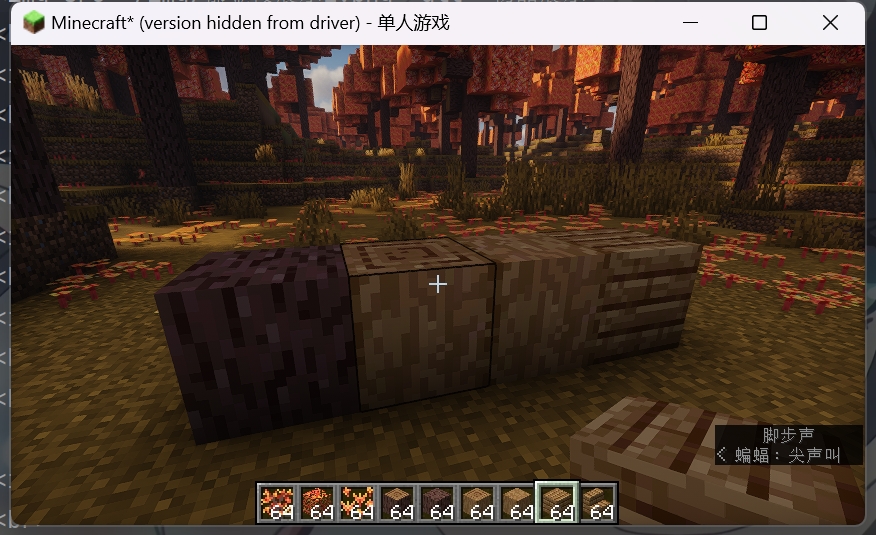Maximize the Minecraft window

759,23
